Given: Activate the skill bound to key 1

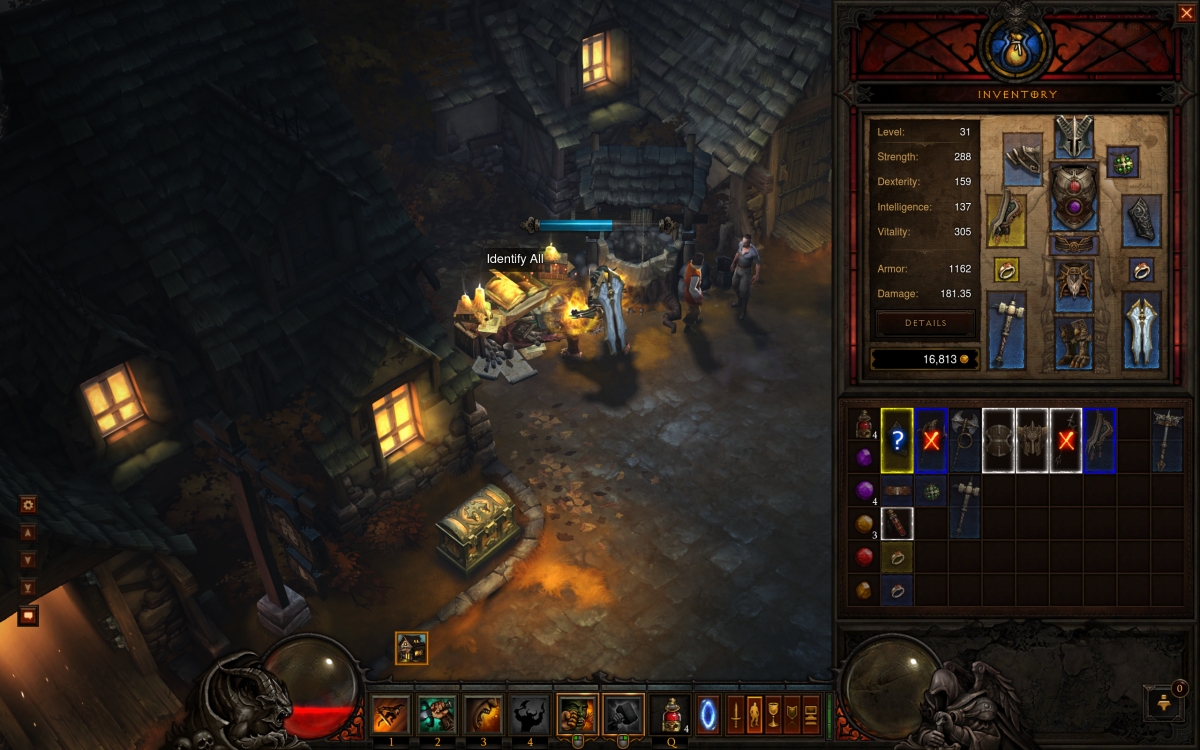Looking at the screenshot, I should [389, 716].
